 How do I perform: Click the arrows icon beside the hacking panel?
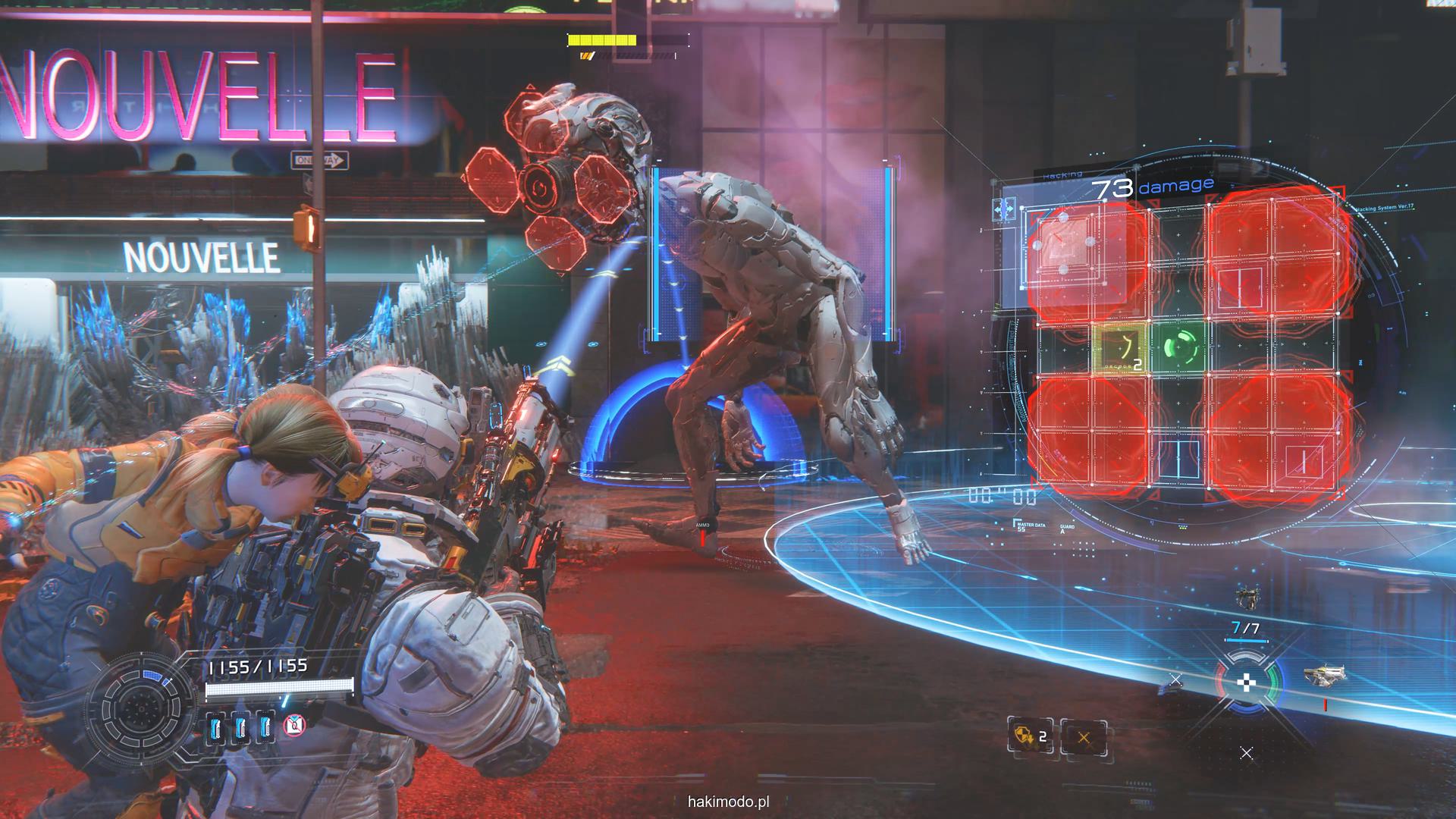point(1006,209)
